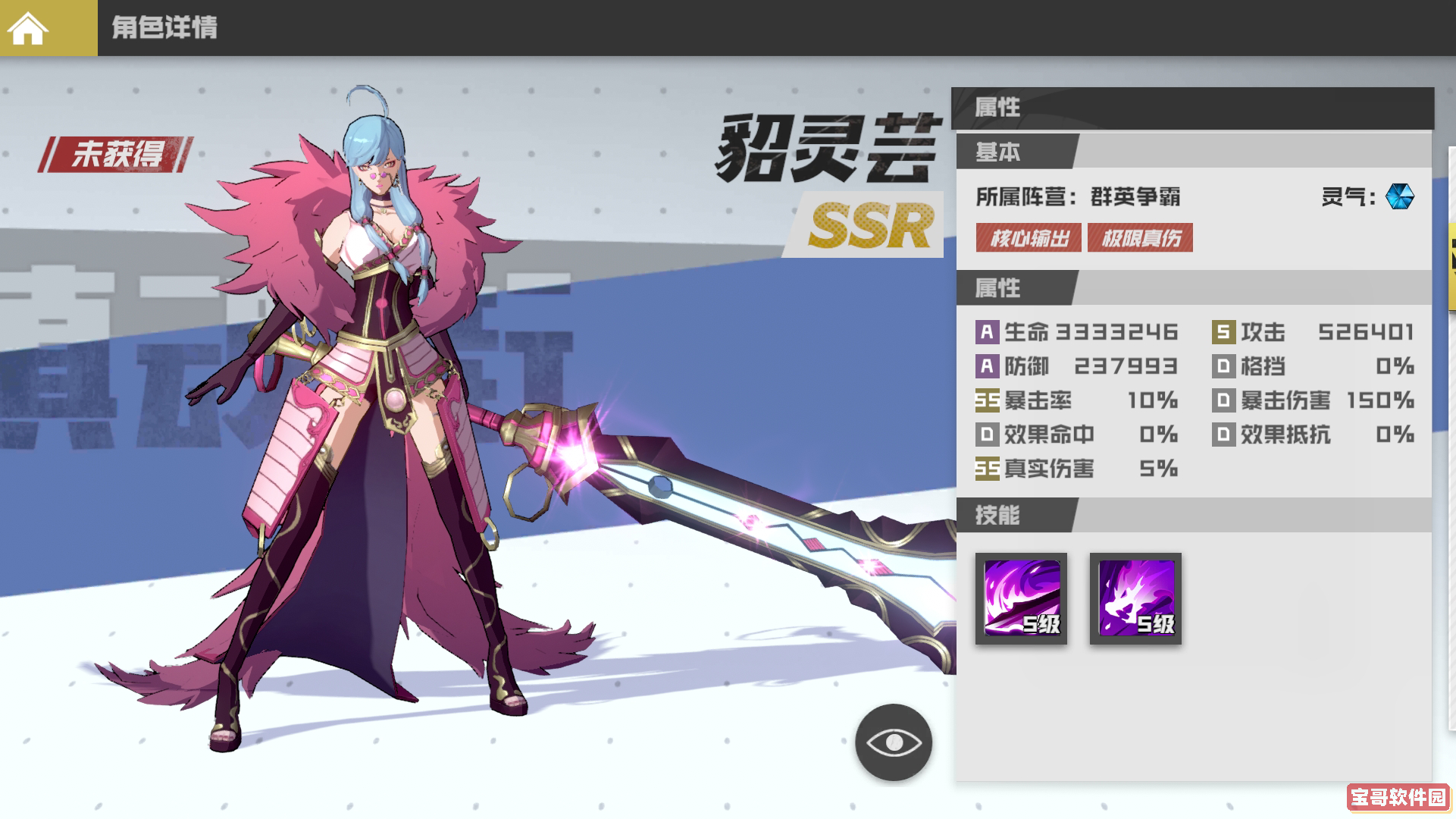Click the blue 灵气 gem icon
This screenshot has width=1456, height=819.
tap(1401, 197)
